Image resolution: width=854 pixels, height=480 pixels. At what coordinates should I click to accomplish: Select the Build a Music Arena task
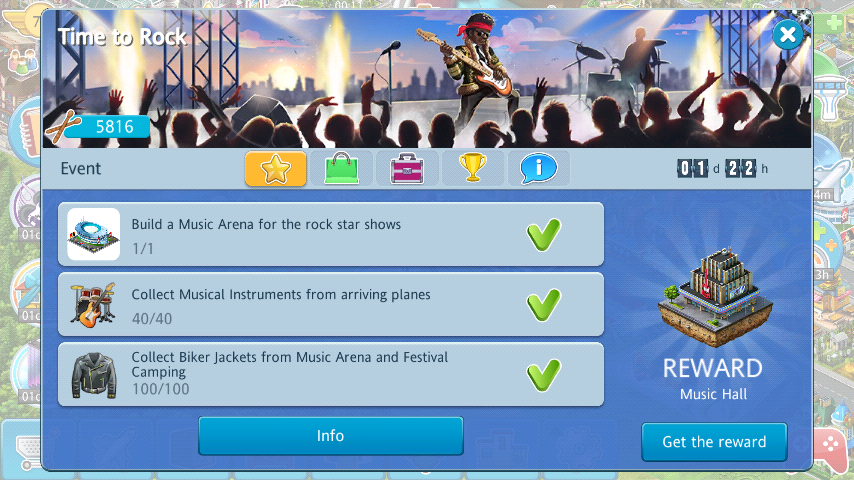coord(330,234)
